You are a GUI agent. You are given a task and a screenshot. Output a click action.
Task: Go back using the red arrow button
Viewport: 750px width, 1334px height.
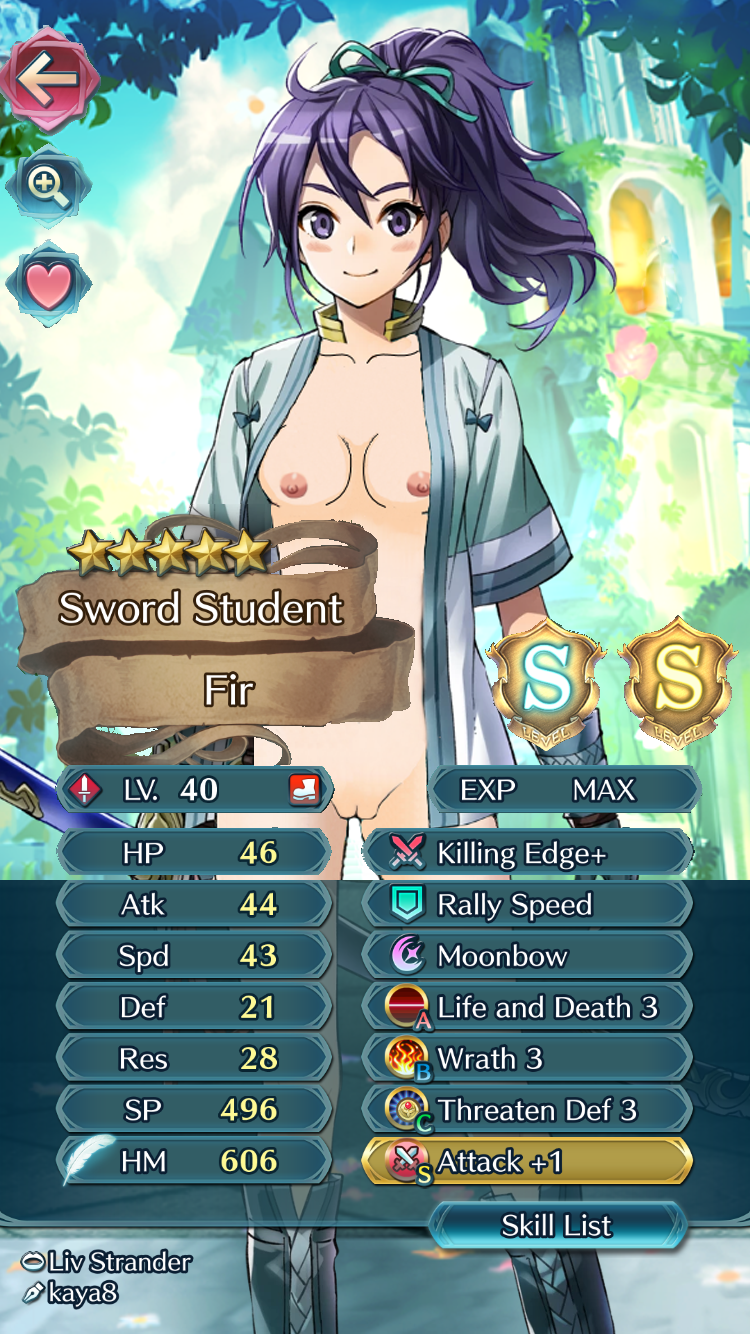(48, 80)
